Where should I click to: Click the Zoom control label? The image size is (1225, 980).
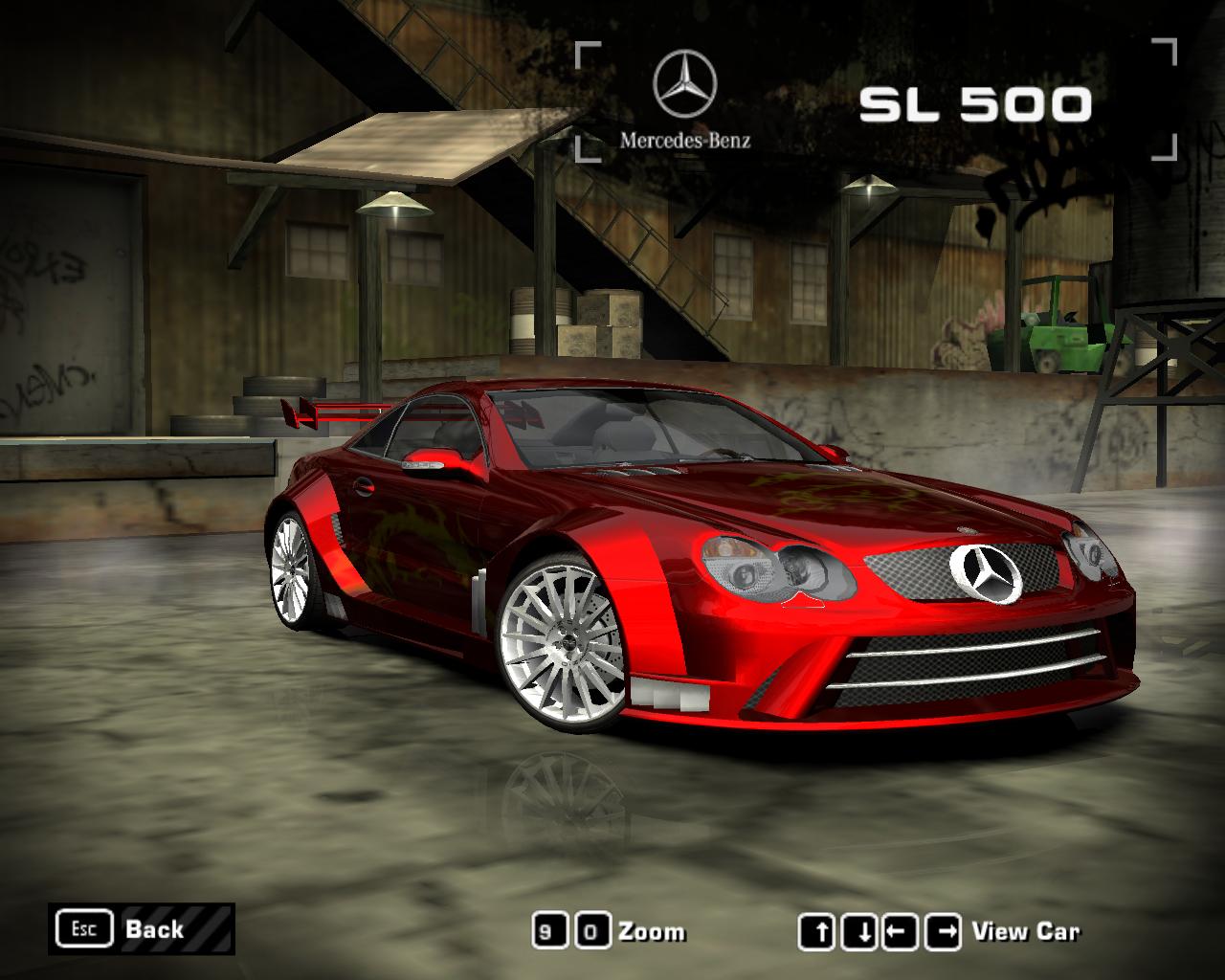point(652,931)
